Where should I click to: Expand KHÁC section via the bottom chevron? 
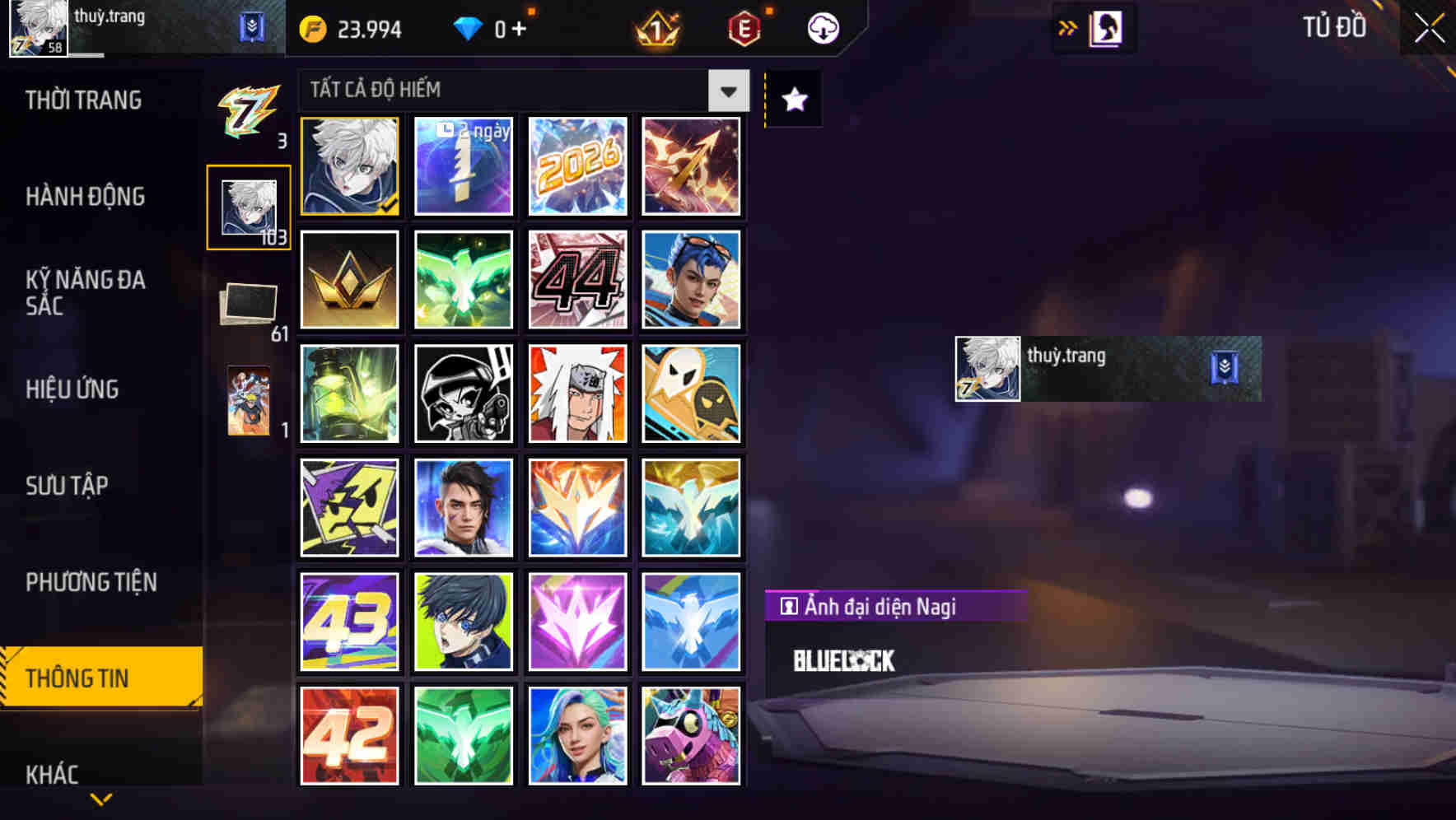point(100,798)
